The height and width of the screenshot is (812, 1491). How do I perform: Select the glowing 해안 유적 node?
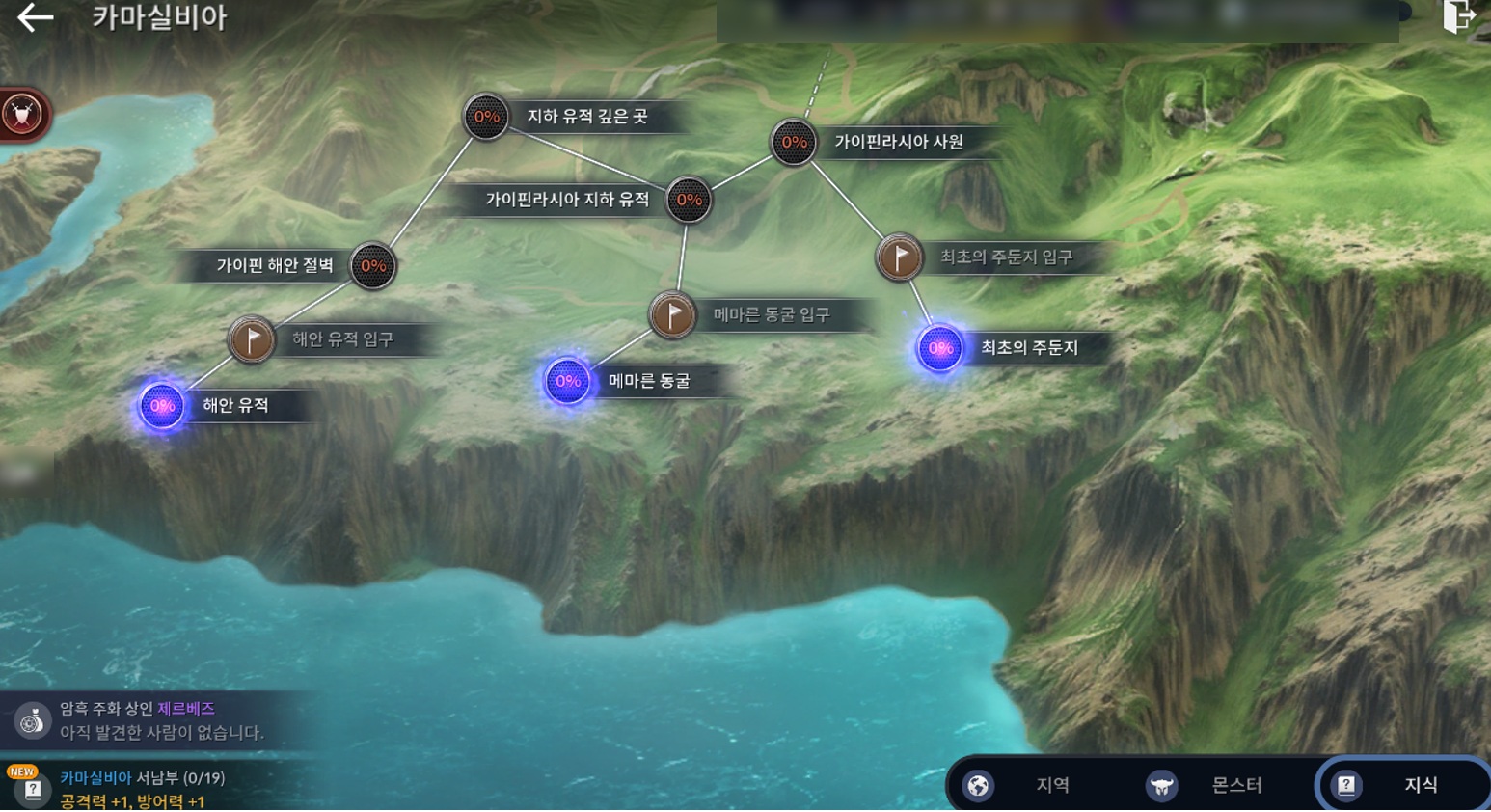(x=162, y=406)
